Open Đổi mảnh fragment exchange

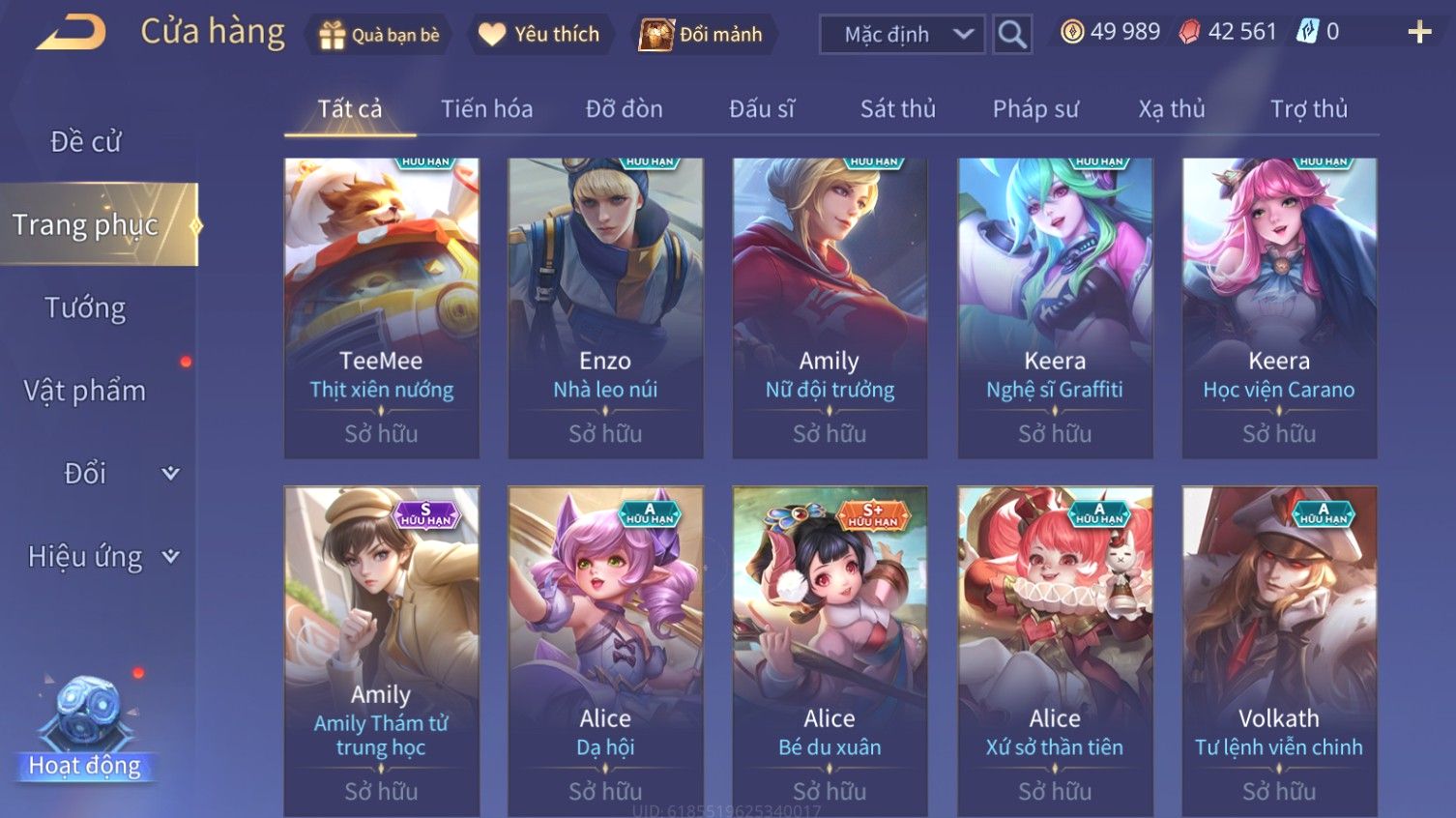[x=701, y=35]
